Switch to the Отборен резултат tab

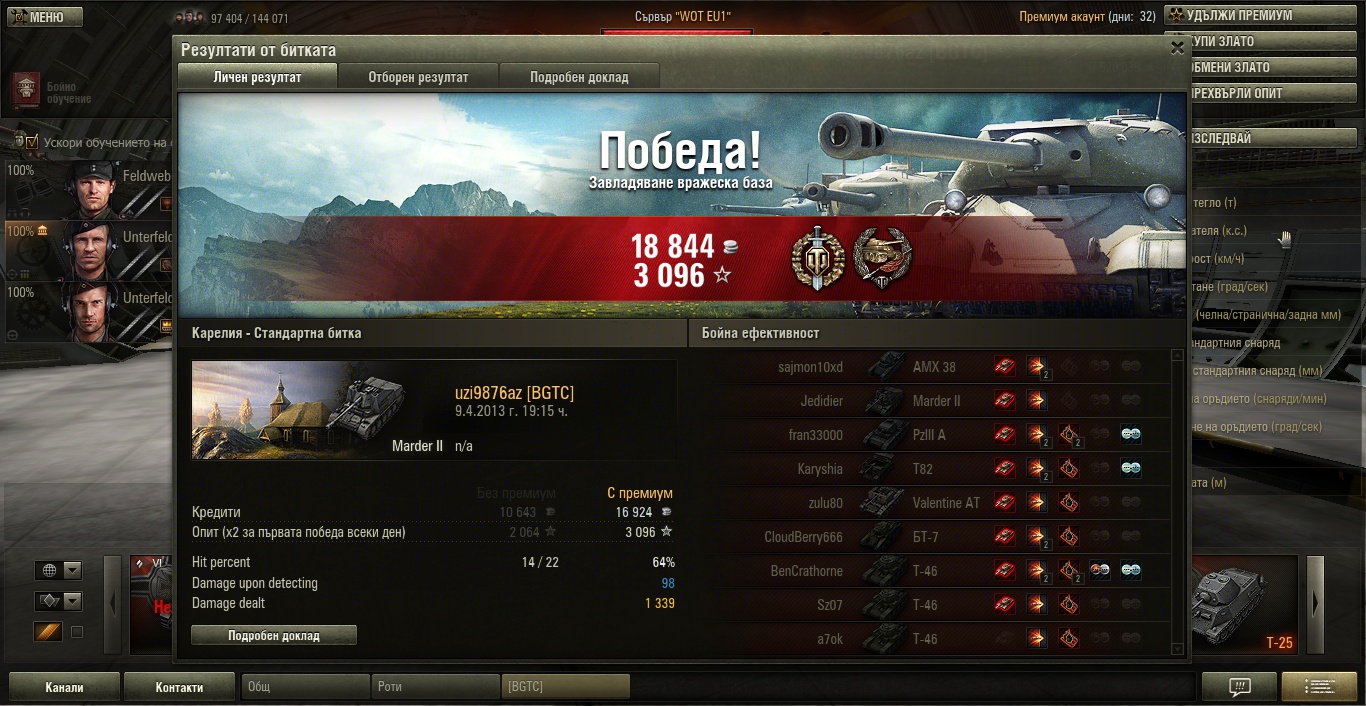click(418, 77)
